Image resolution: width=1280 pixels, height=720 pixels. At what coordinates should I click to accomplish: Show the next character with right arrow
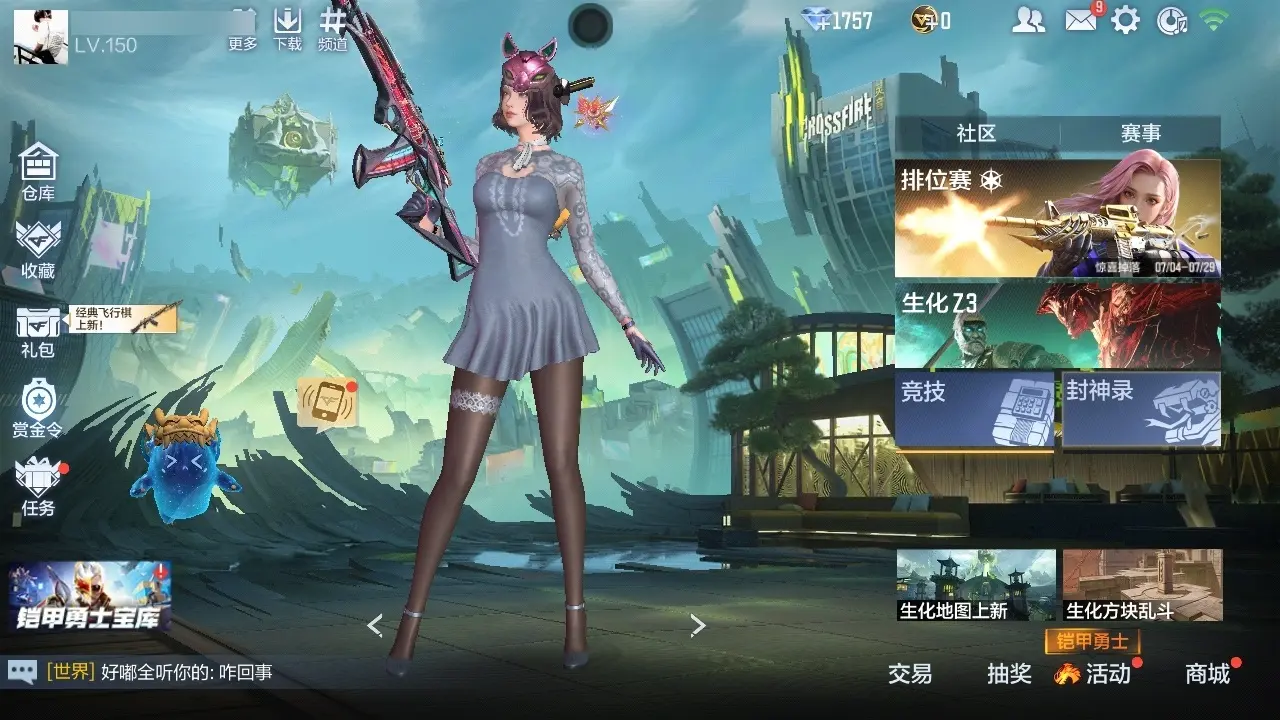tap(698, 626)
